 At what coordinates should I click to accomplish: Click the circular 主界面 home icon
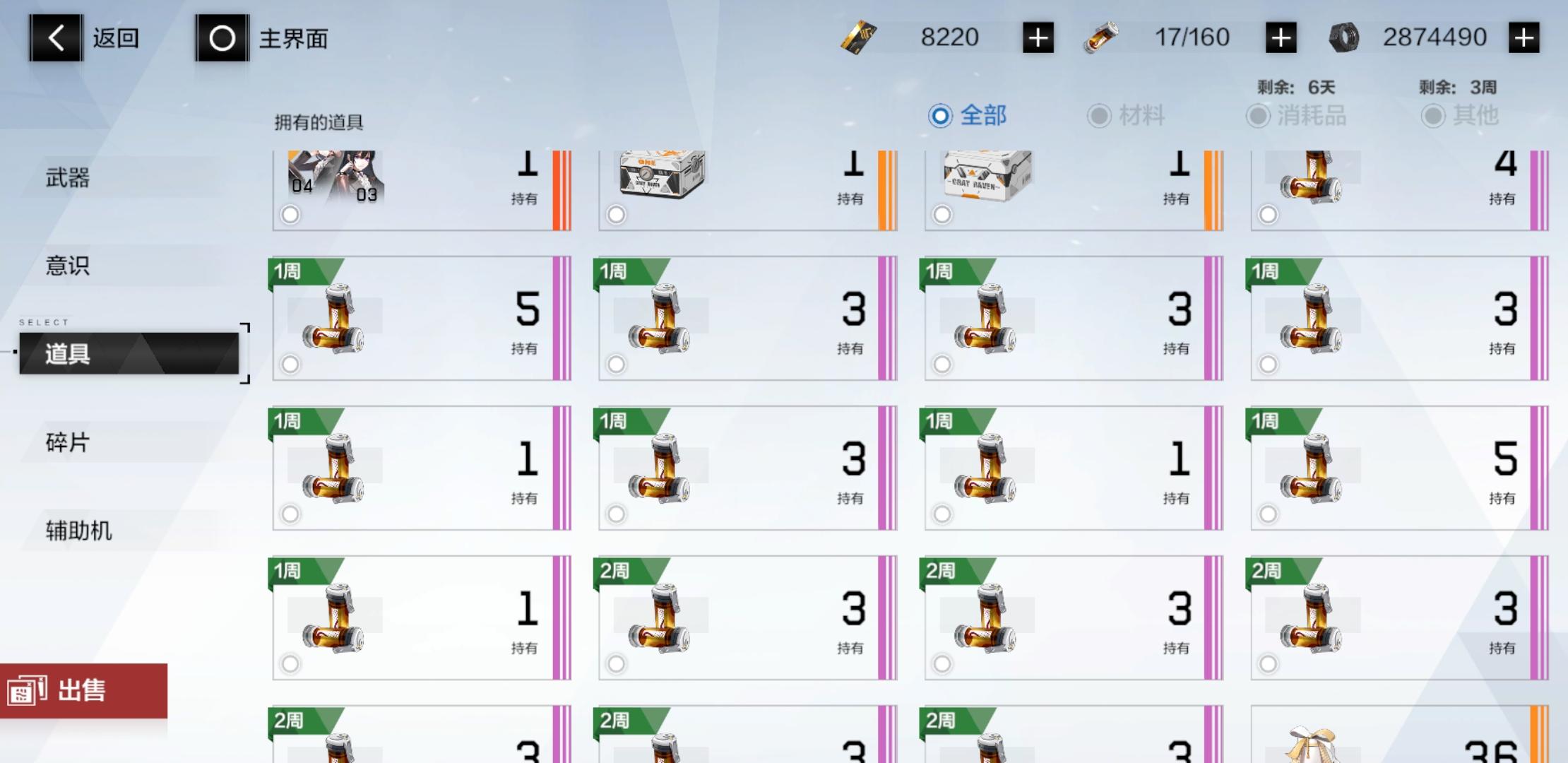222,37
